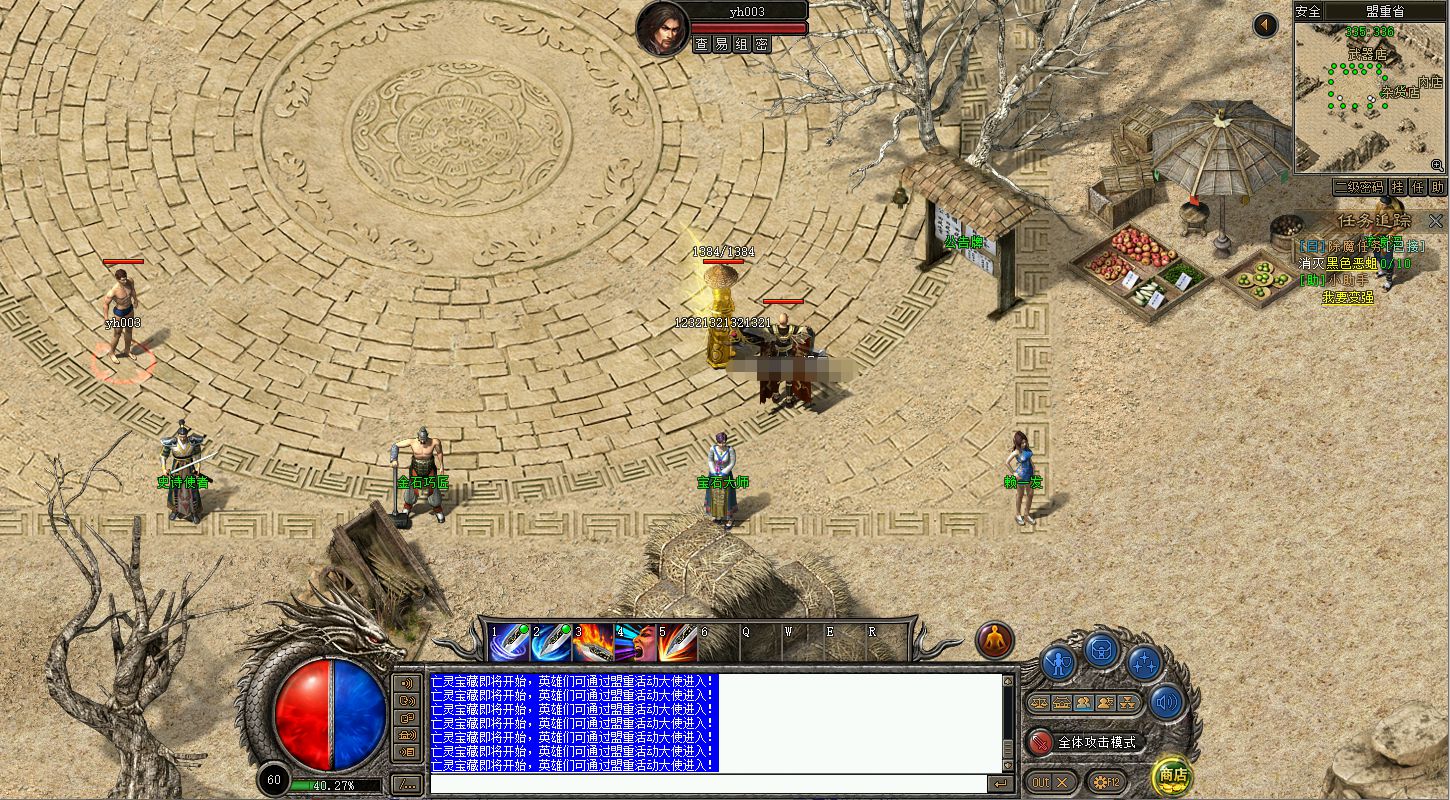This screenshot has width=1450, height=800.
Task: Collapse the minimap with the arrow button
Action: click(x=1266, y=25)
